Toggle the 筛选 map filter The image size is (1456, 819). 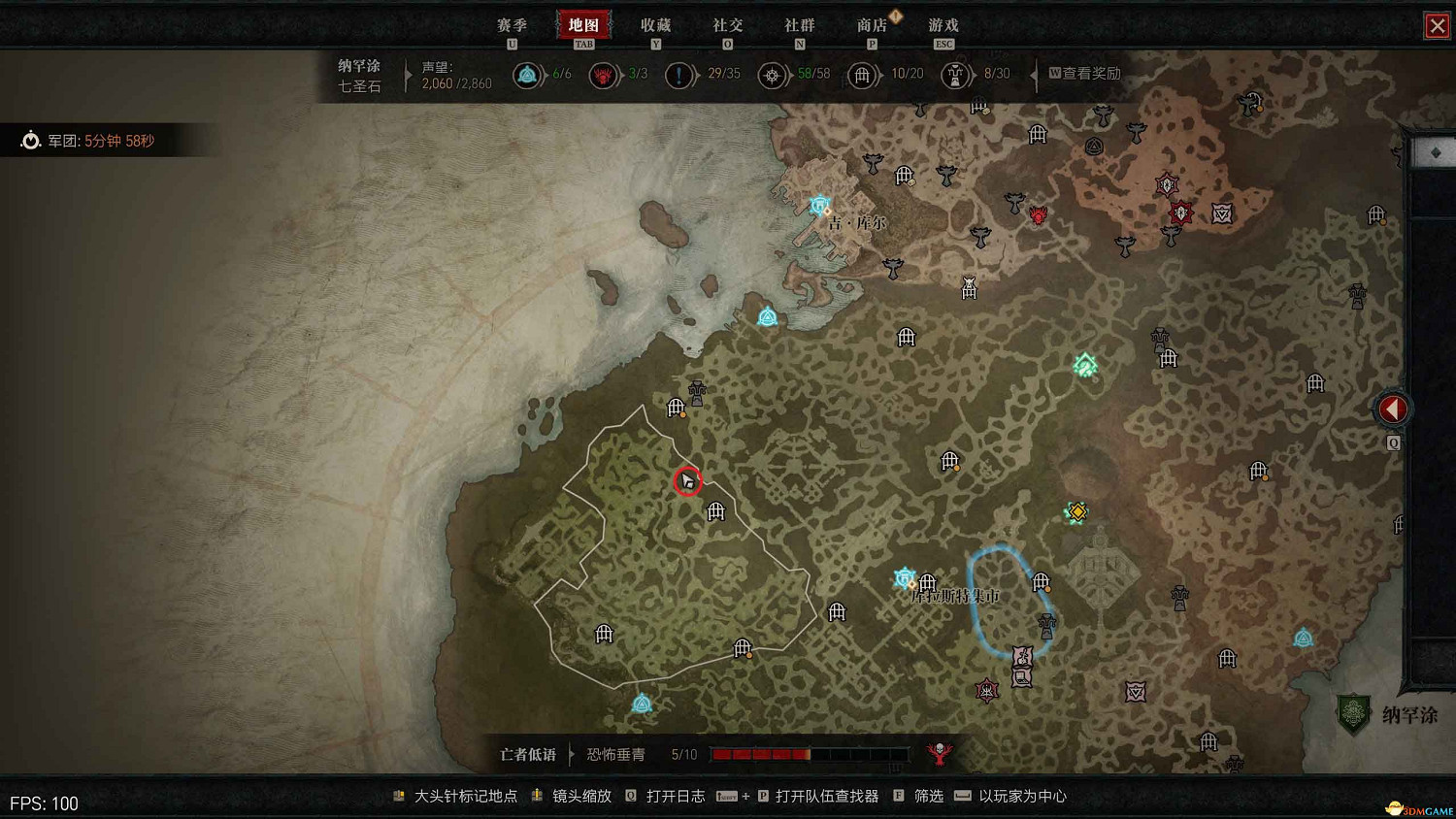(x=927, y=796)
